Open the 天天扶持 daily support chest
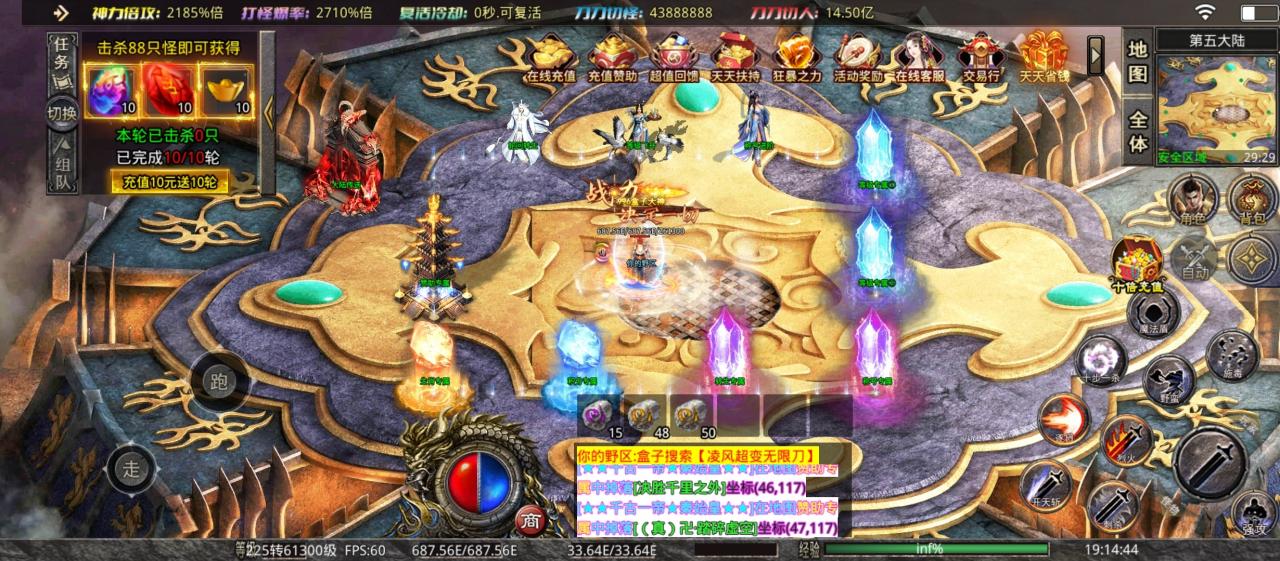The width and height of the screenshot is (1280, 561). click(x=736, y=56)
